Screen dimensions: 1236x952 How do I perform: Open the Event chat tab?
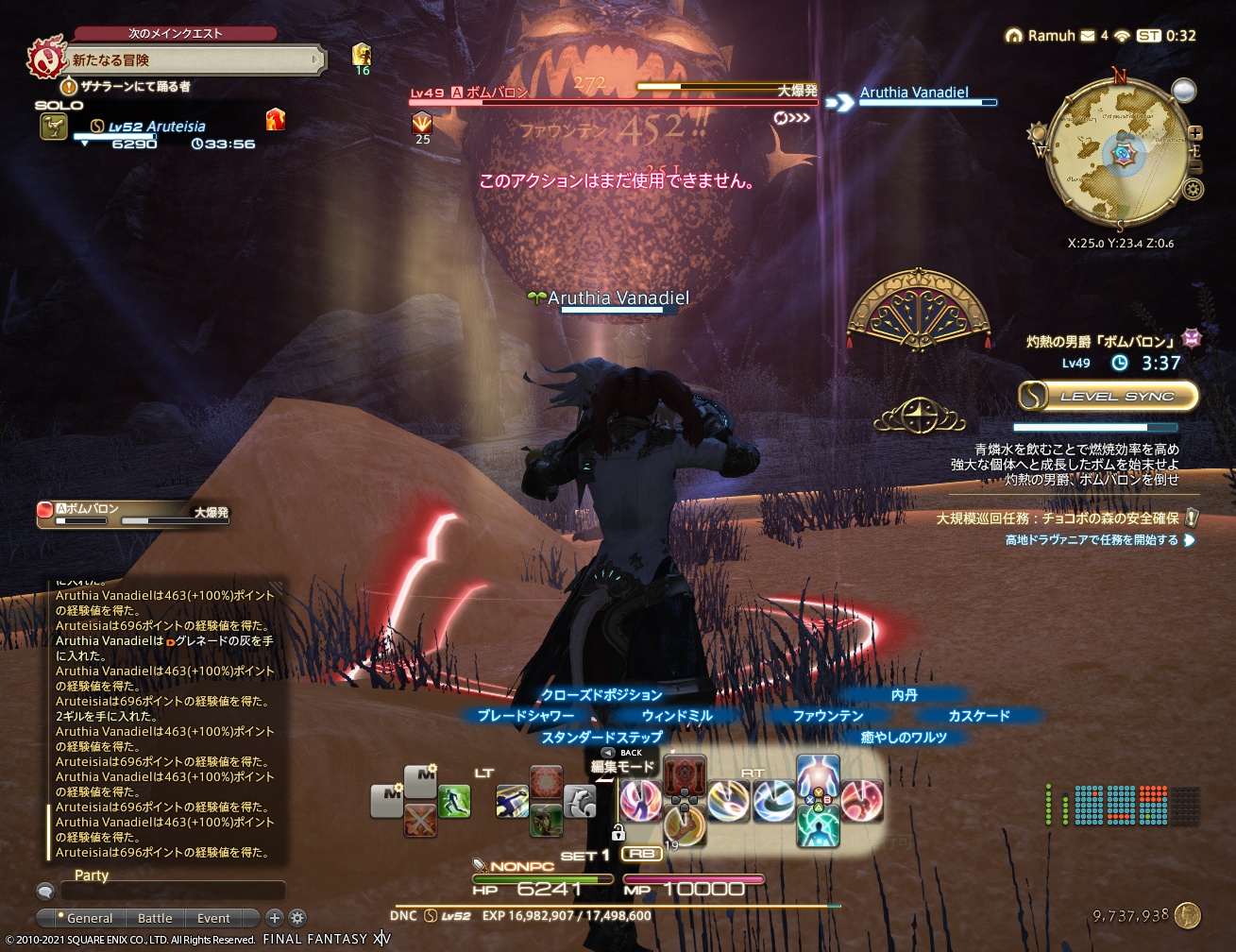click(x=213, y=918)
